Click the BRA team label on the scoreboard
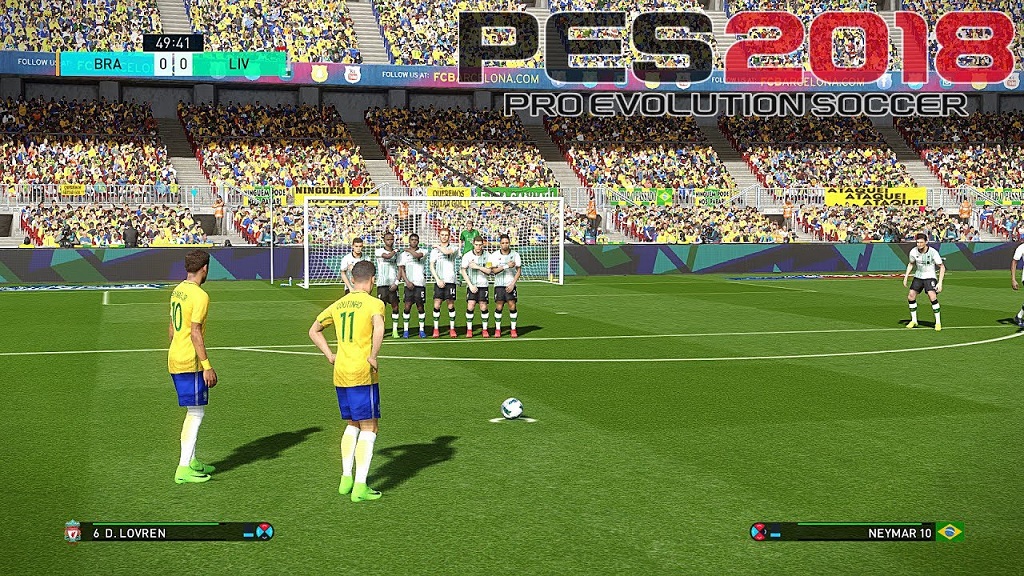The height and width of the screenshot is (576, 1024). coord(107,65)
